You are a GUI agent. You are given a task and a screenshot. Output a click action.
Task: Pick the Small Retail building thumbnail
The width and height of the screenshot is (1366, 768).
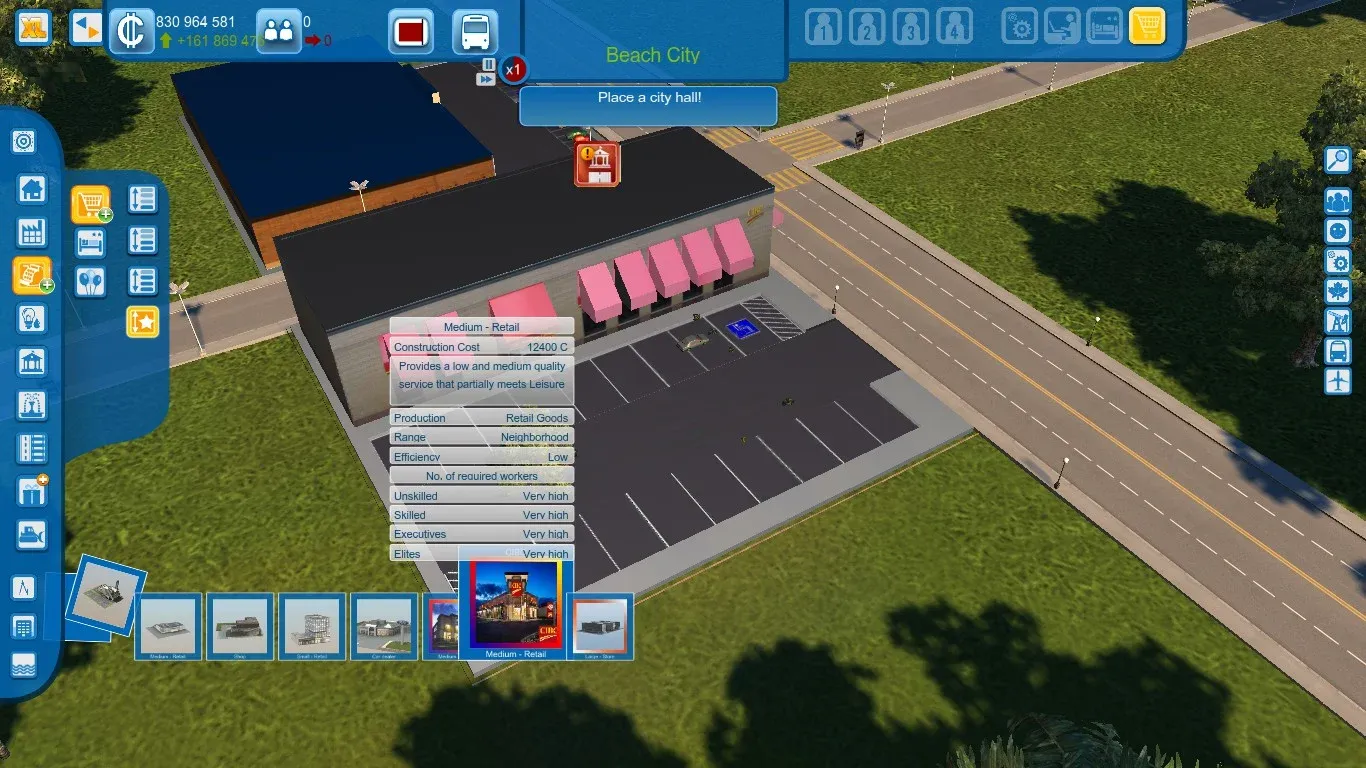point(312,626)
